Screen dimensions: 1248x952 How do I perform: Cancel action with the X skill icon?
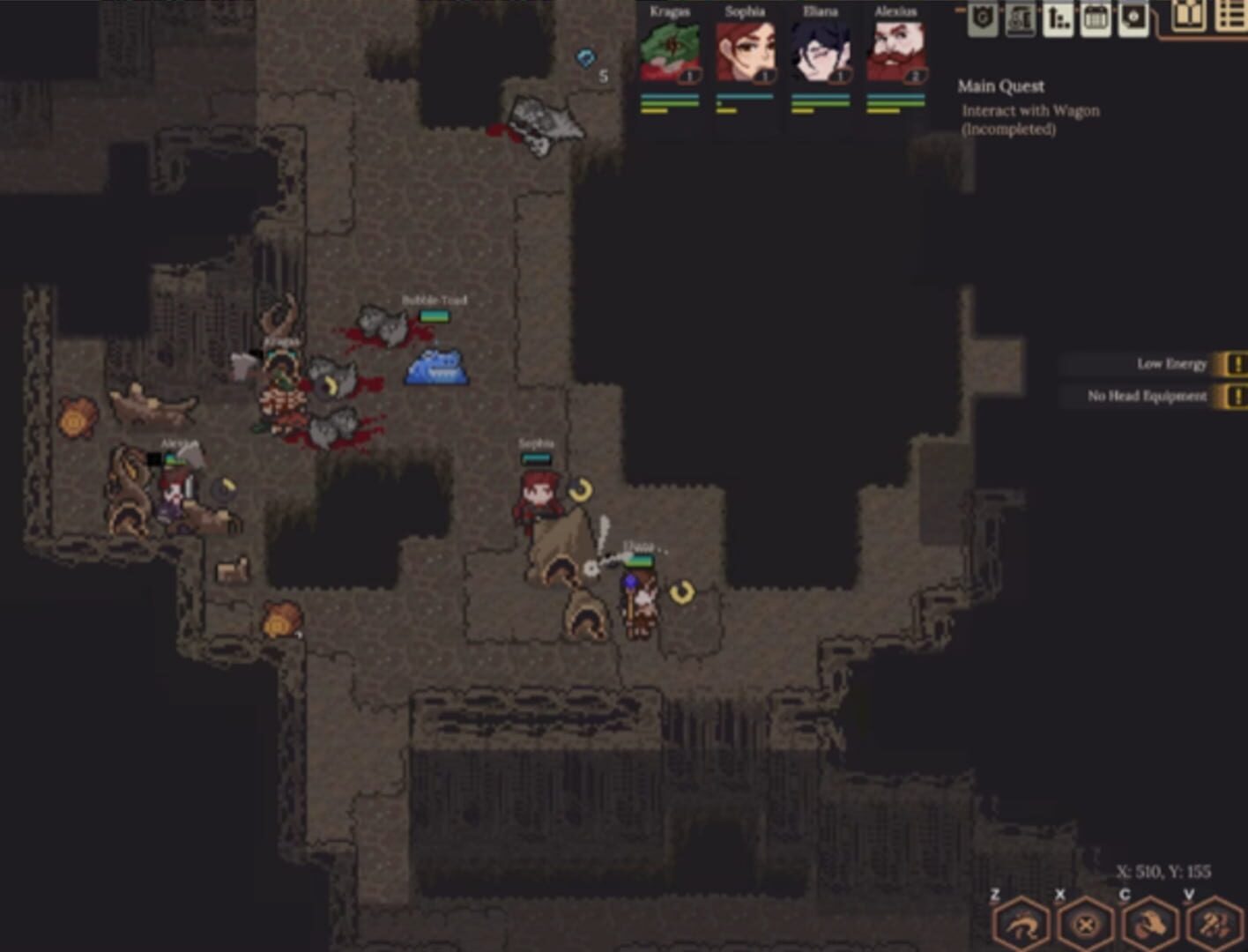pos(1086,926)
